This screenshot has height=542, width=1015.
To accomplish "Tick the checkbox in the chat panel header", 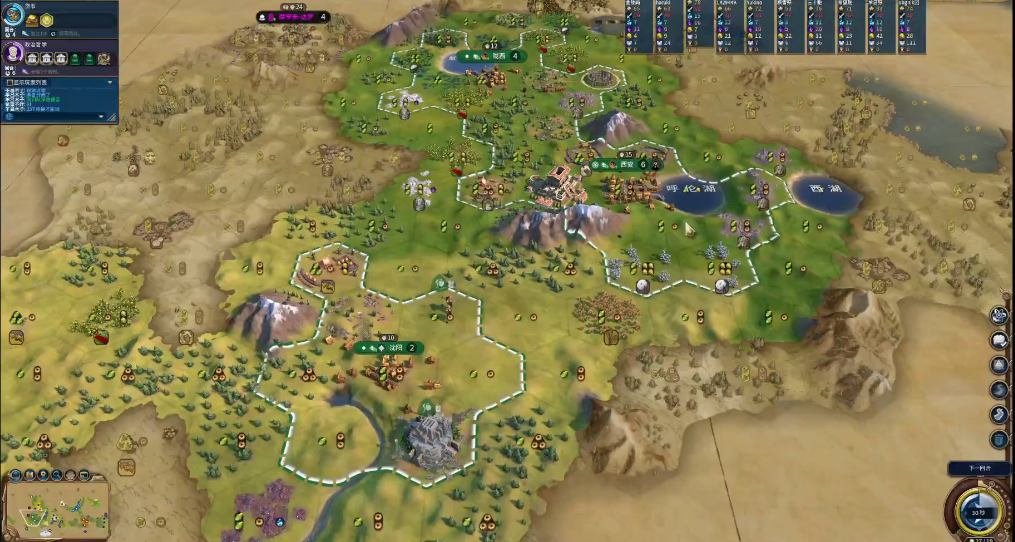I will pos(7,82).
